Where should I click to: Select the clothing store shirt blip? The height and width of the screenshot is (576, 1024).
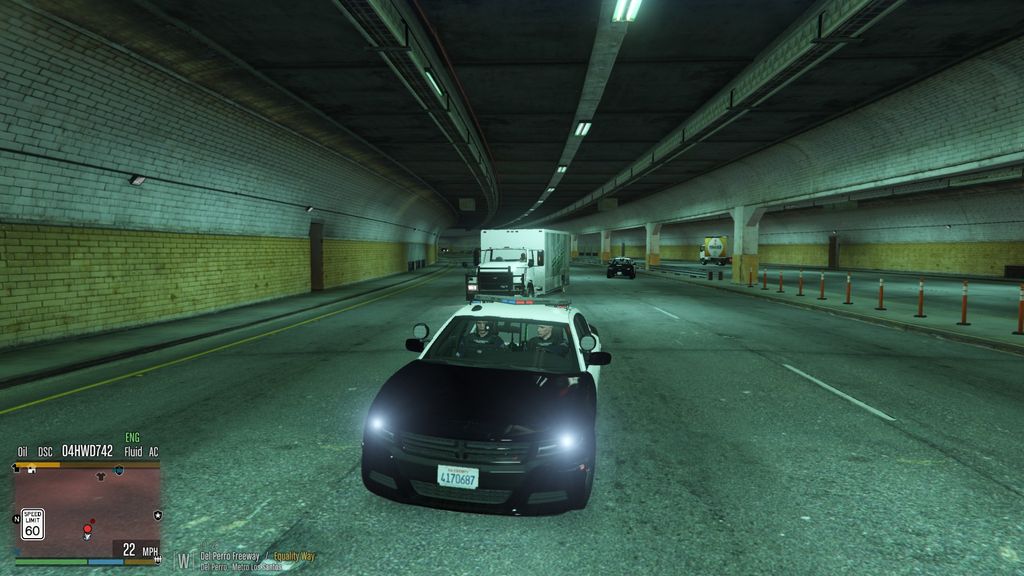pos(100,477)
